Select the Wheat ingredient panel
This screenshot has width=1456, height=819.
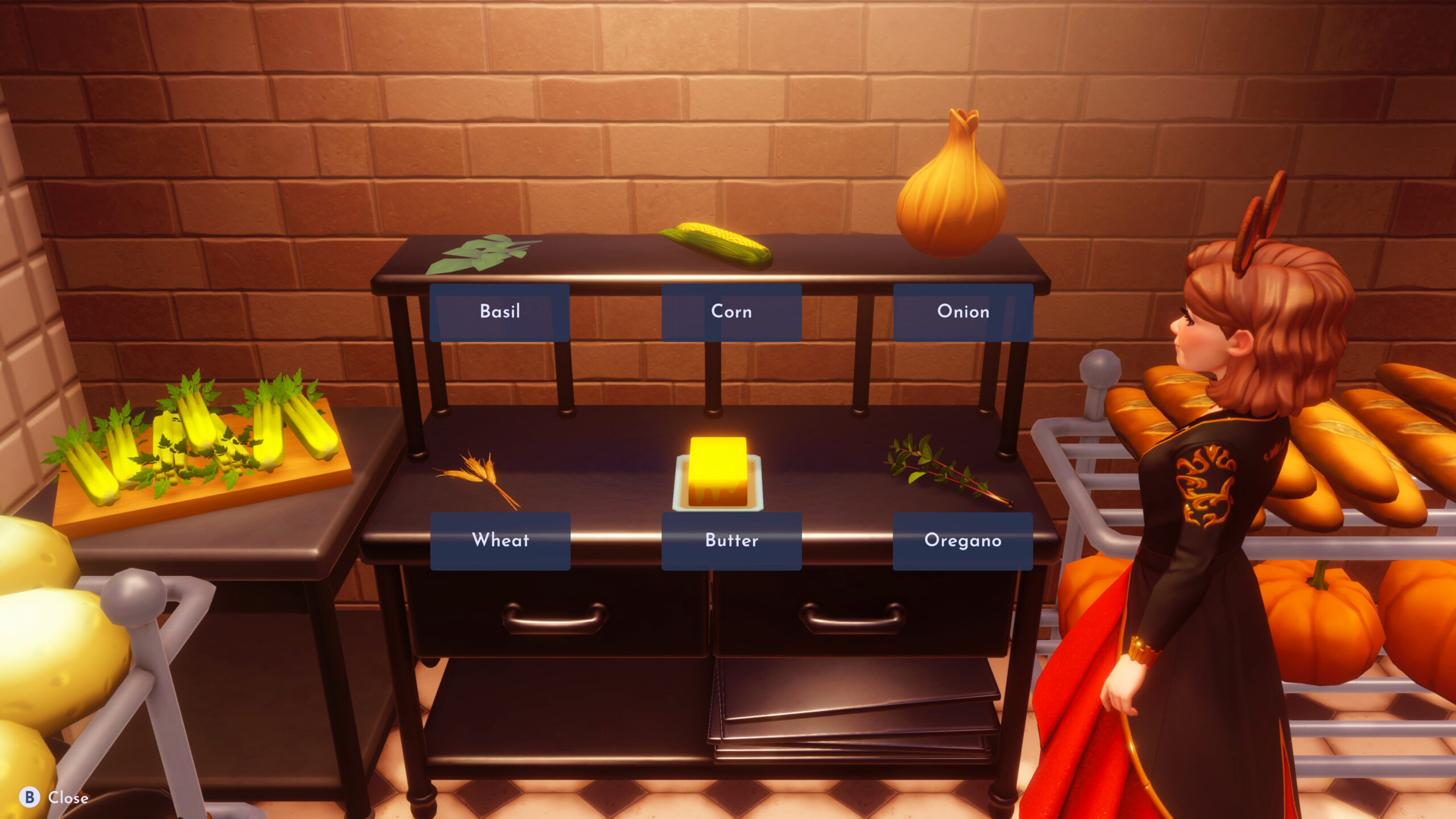(500, 541)
